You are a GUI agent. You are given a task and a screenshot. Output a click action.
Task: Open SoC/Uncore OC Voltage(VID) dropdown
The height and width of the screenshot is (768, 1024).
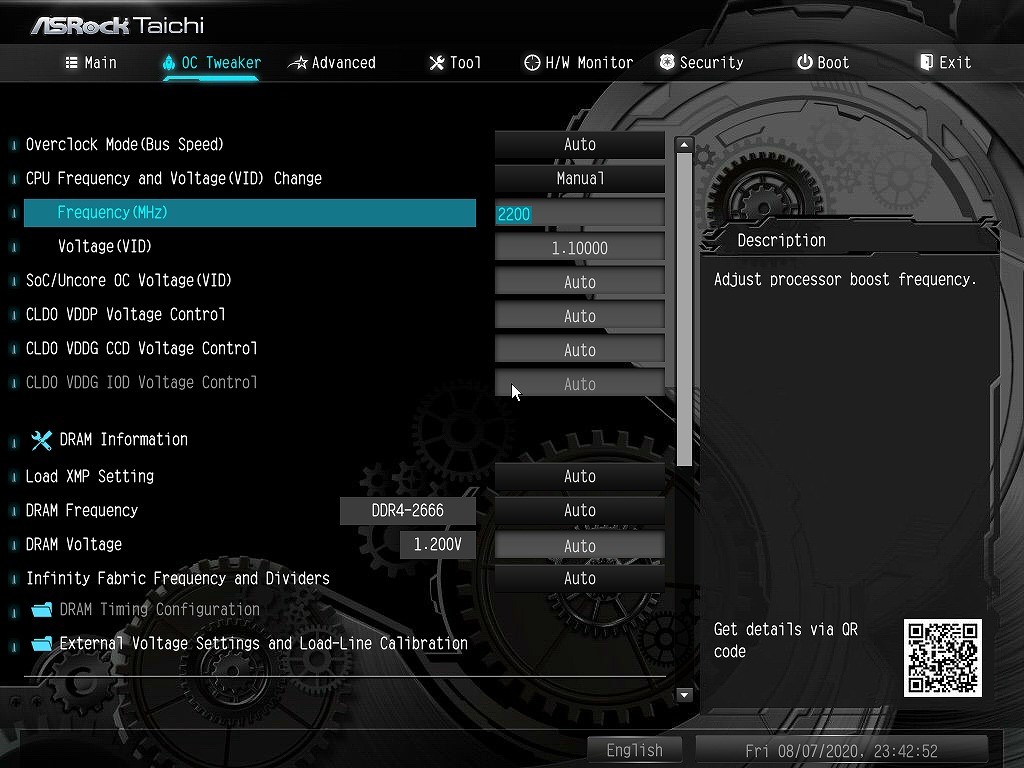tap(580, 281)
